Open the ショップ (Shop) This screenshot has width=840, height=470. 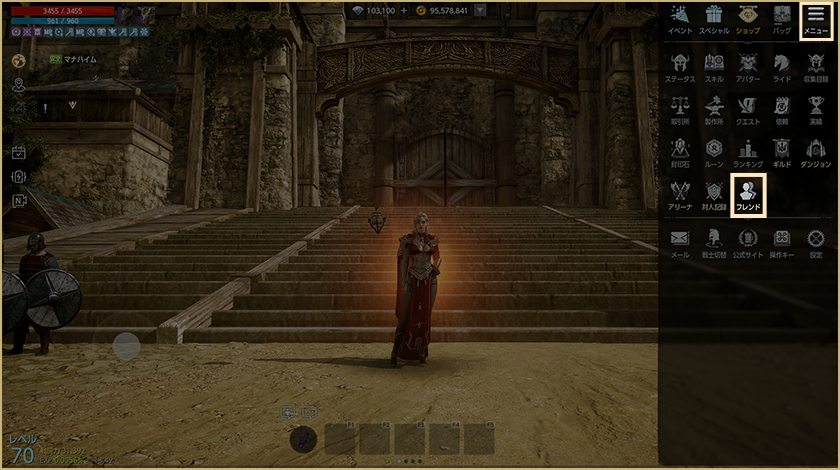(x=747, y=19)
